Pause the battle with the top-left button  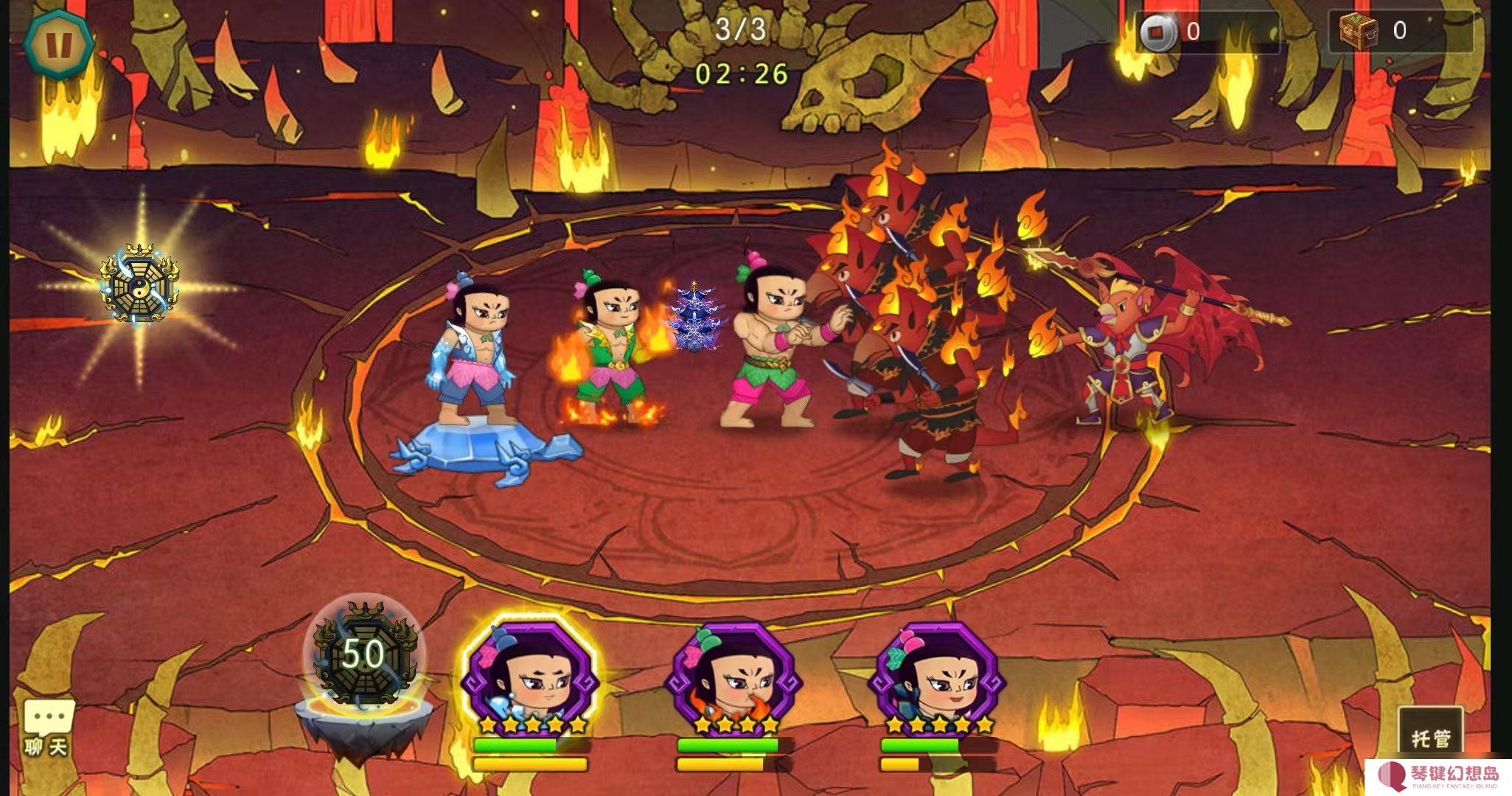59,45
